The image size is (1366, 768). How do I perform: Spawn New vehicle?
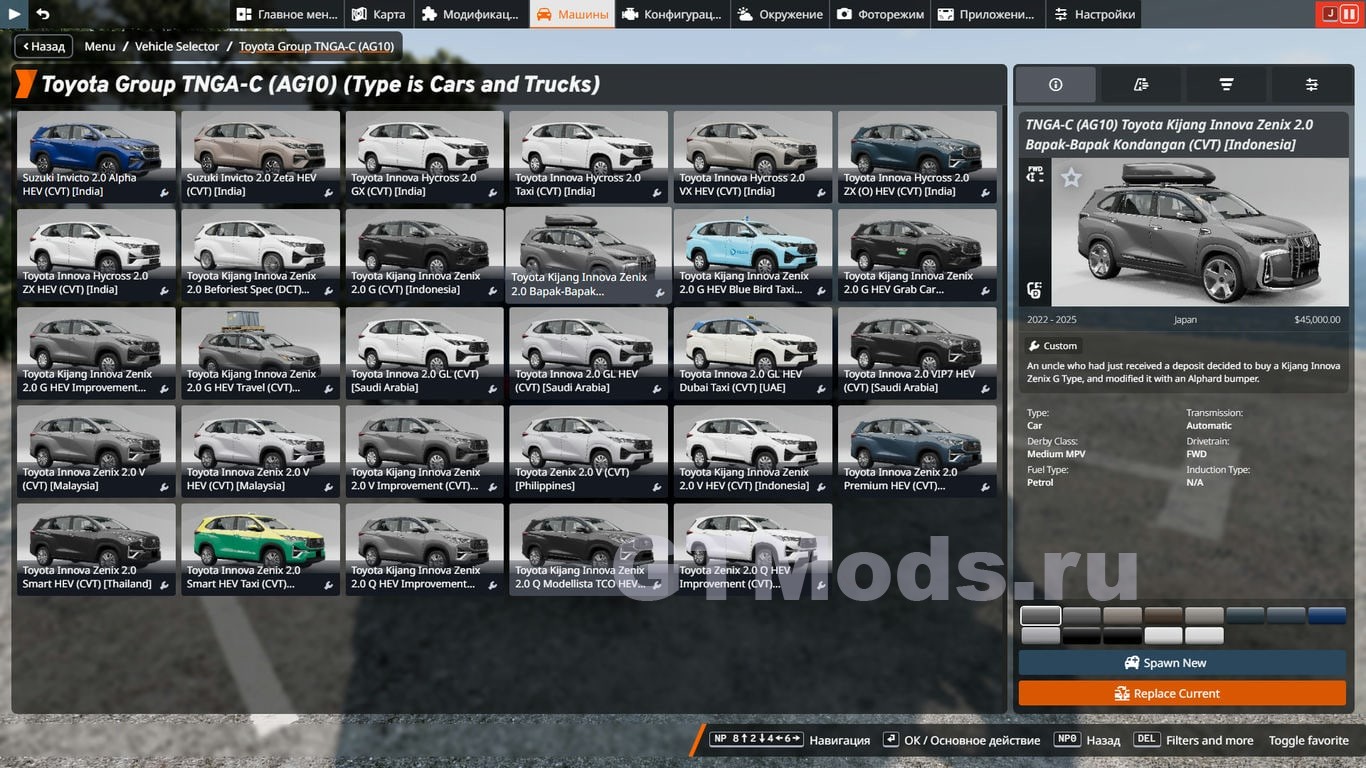tap(1182, 663)
